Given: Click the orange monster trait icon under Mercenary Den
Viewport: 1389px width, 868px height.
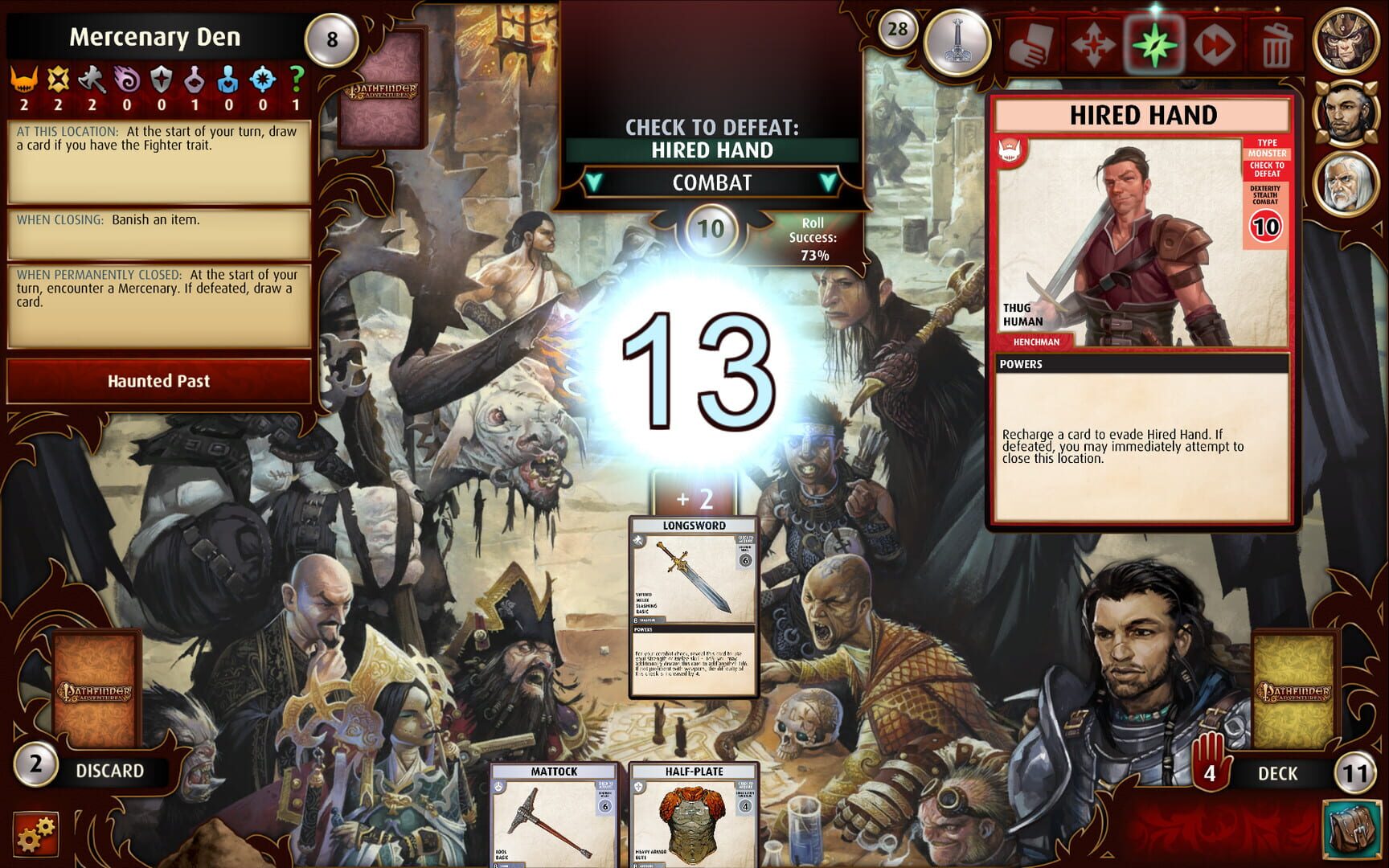Looking at the screenshot, I should (24, 78).
